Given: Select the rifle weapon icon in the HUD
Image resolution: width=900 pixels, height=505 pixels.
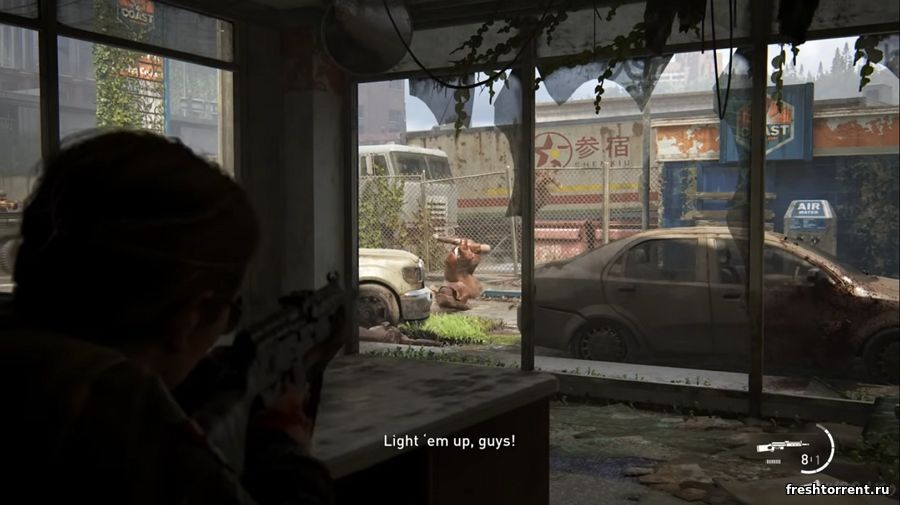Looking at the screenshot, I should tap(781, 446).
